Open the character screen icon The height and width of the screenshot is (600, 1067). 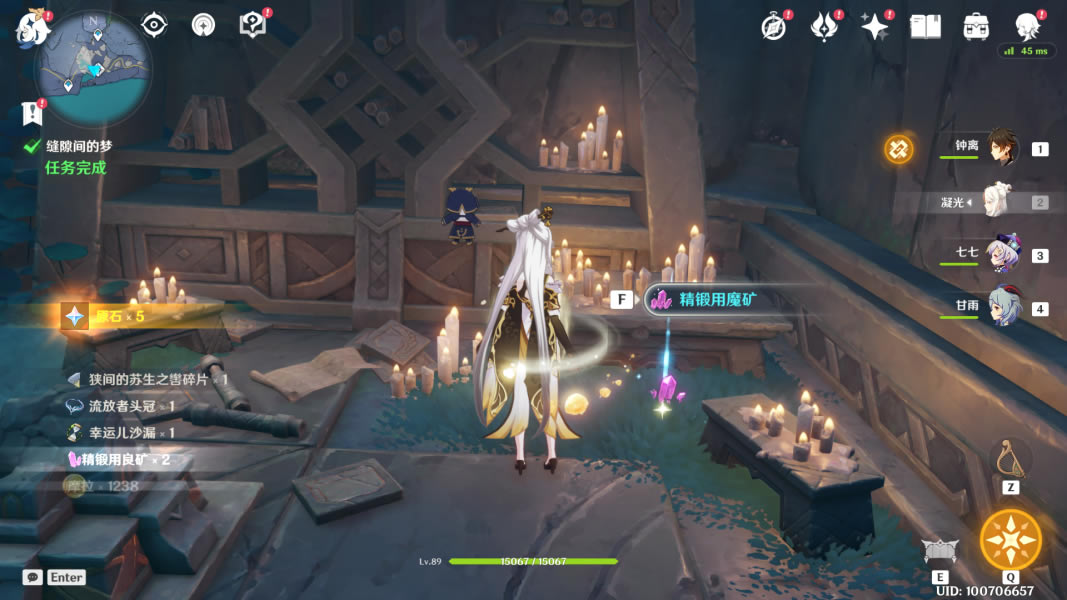1026,26
